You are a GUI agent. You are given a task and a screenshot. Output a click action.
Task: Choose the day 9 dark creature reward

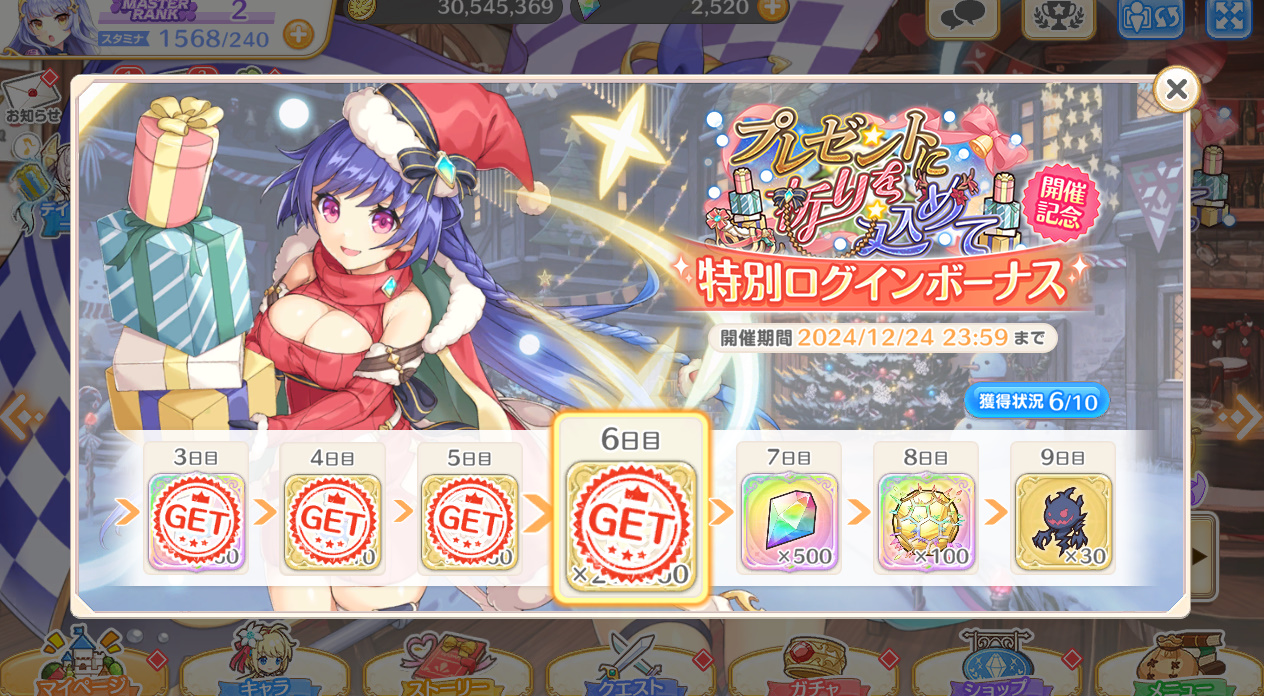coord(1063,522)
